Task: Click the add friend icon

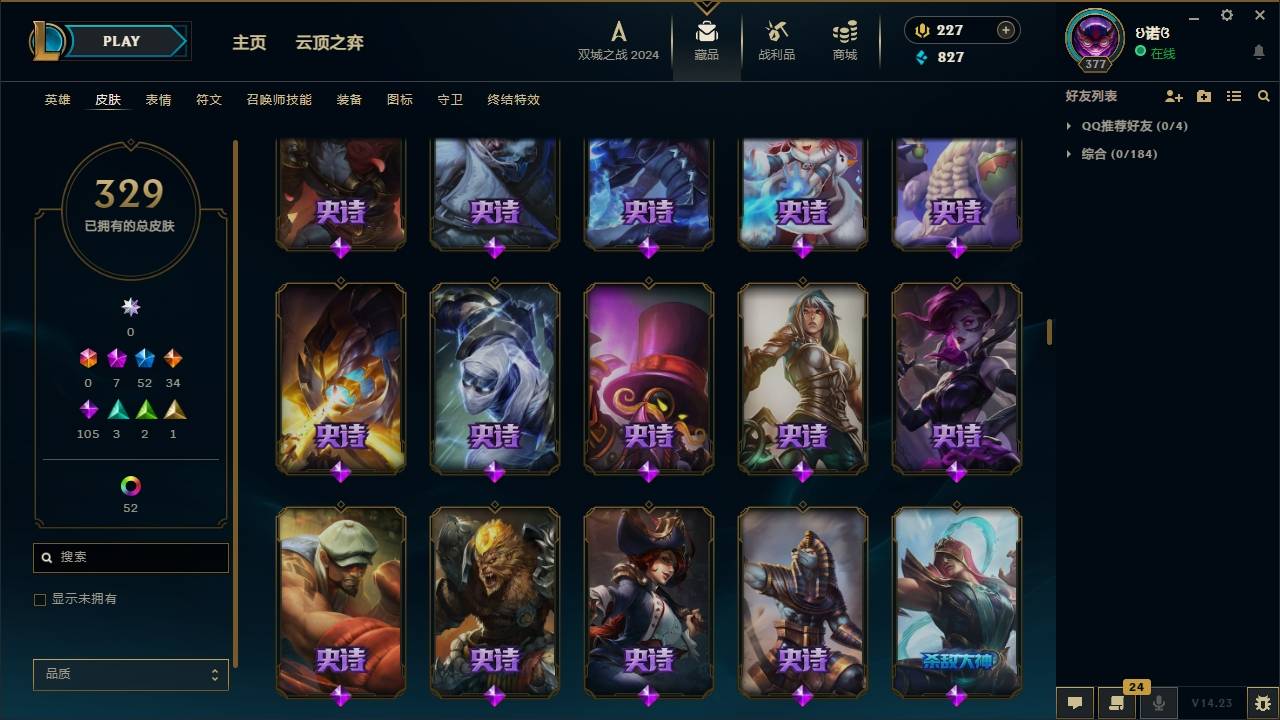Action: [x=1172, y=96]
